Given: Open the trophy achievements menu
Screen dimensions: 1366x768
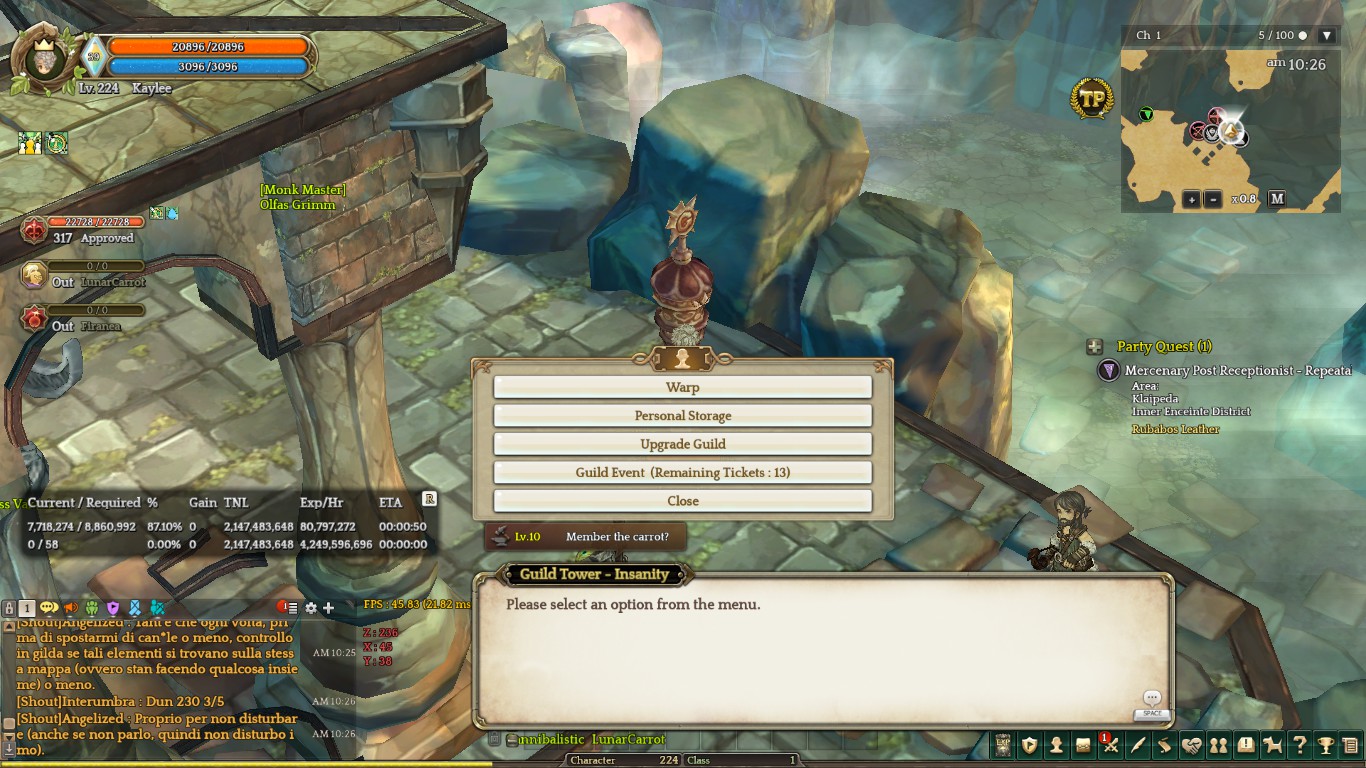Looking at the screenshot, I should point(1326,745).
